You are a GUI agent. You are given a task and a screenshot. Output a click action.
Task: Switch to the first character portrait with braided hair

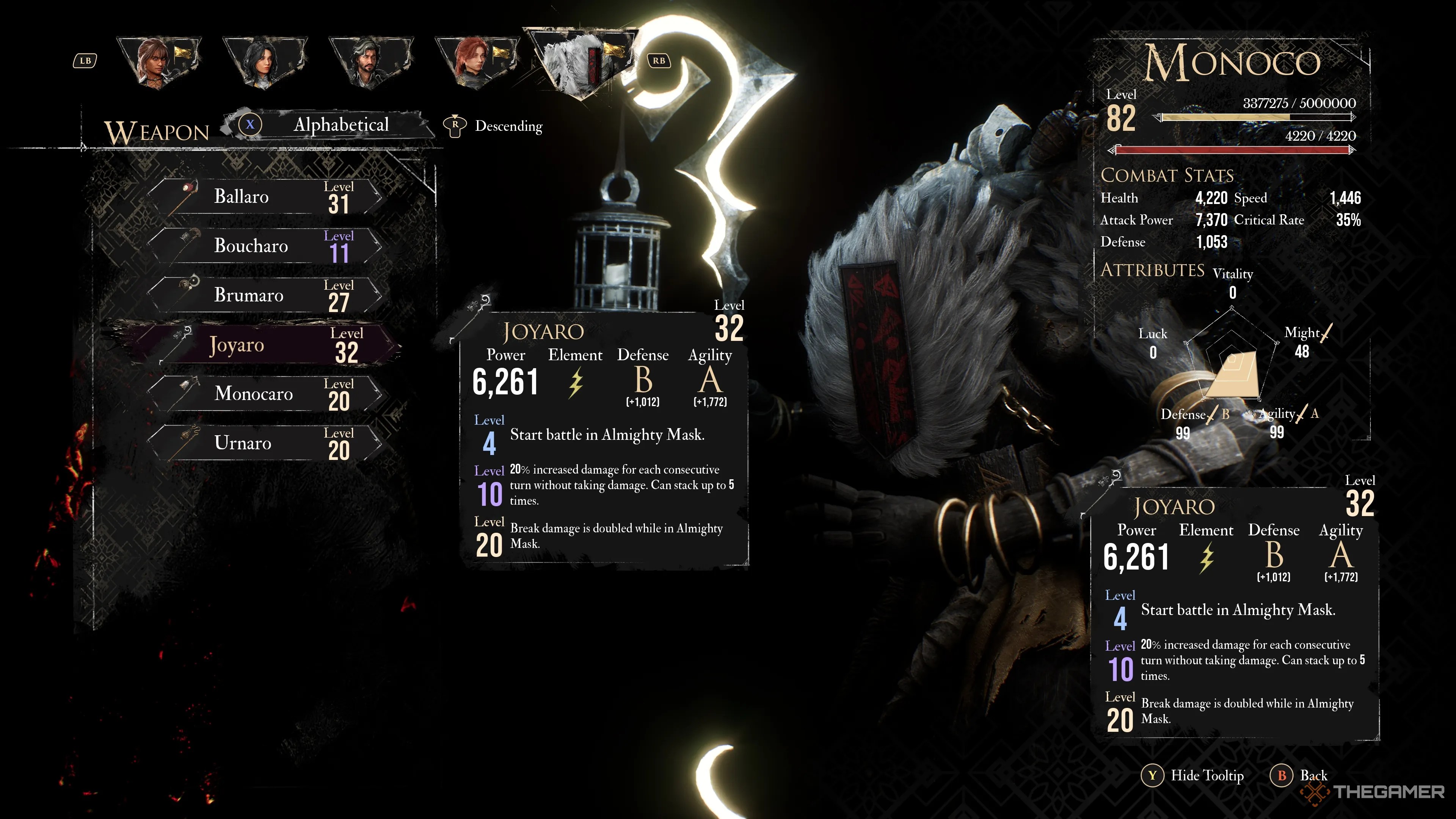pos(159,61)
